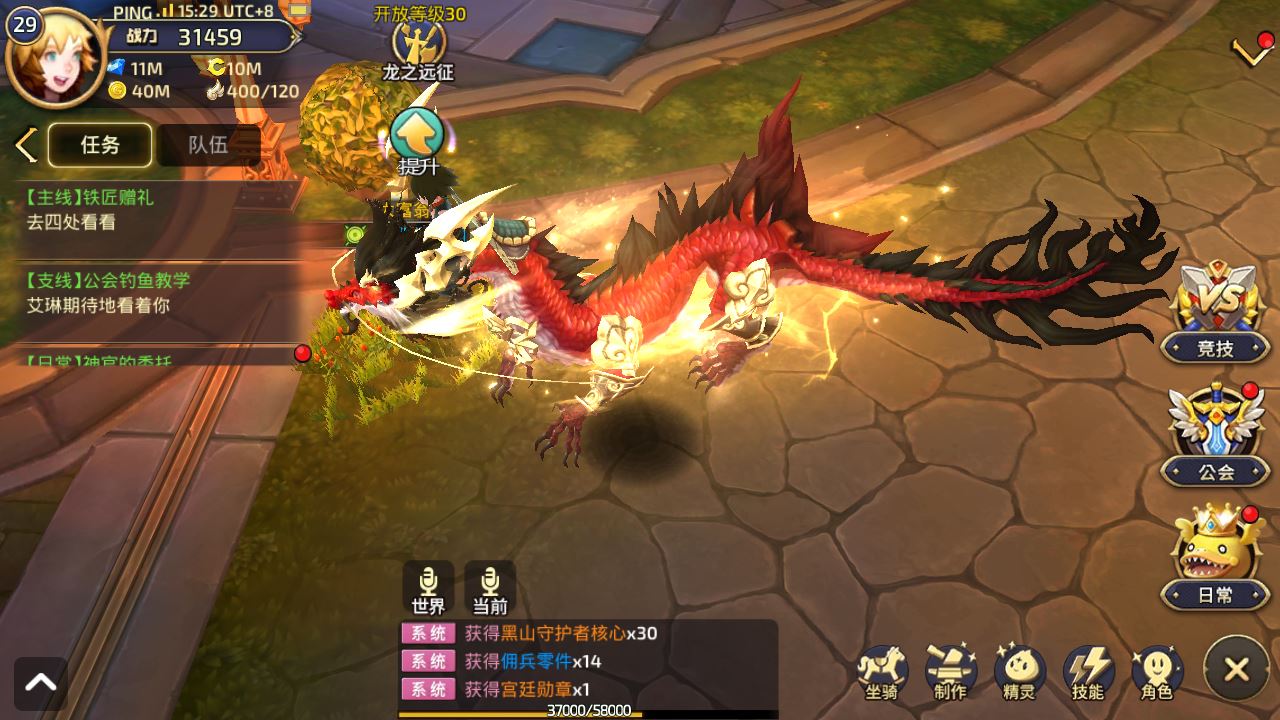Switch to the 队伍 team tab
This screenshot has height=720, width=1280.
click(208, 145)
